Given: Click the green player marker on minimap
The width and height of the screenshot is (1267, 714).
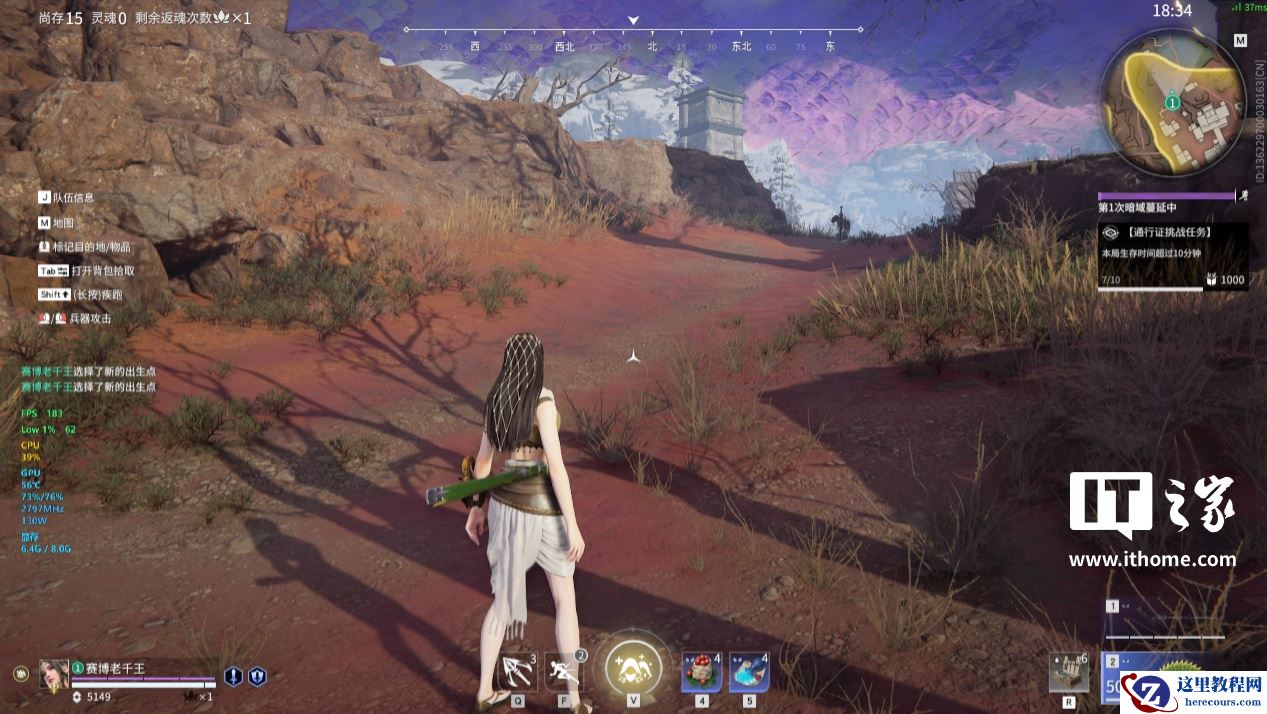Looking at the screenshot, I should [1172, 102].
